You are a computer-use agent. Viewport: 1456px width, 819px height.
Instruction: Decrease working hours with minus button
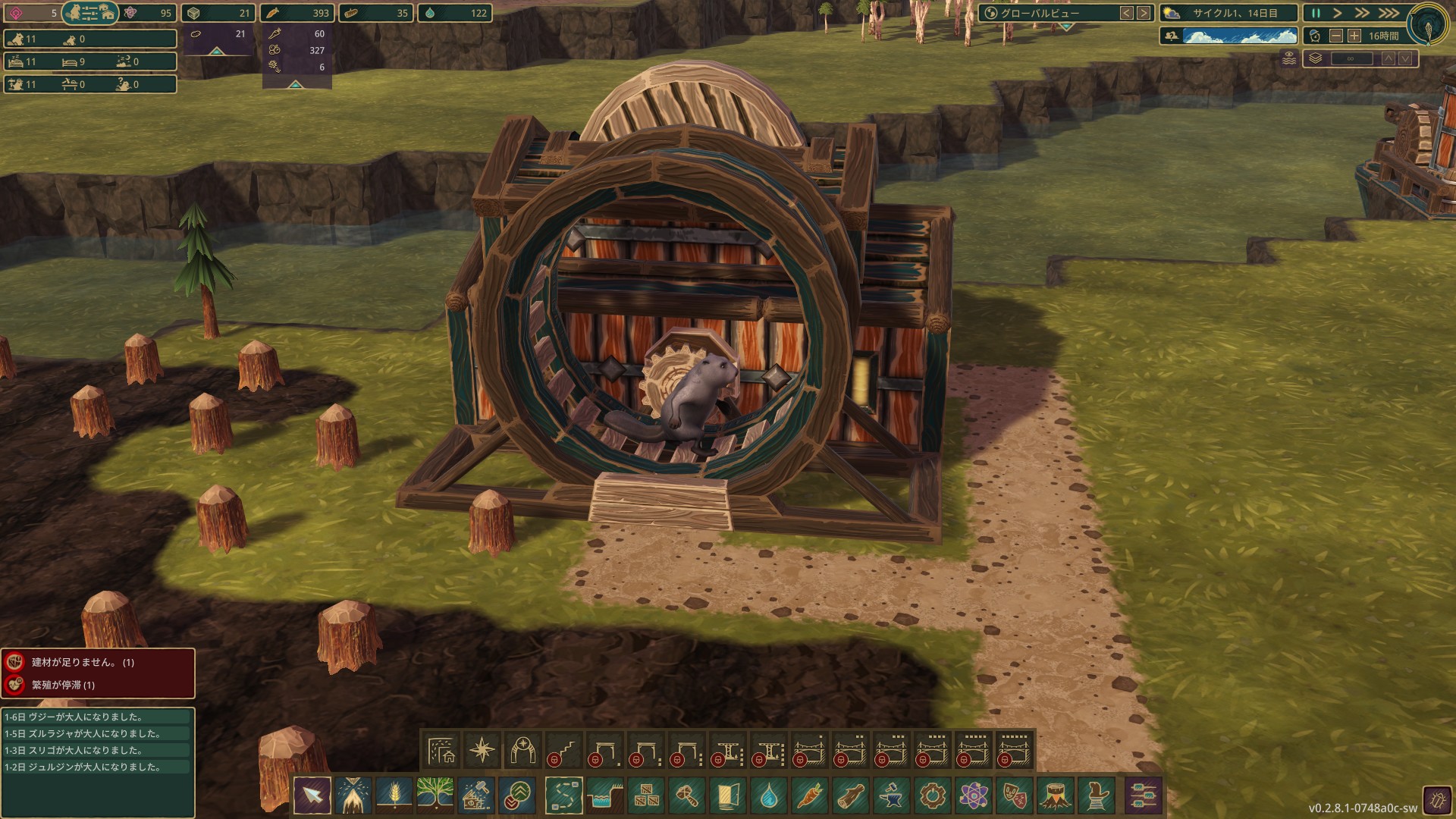(1336, 36)
